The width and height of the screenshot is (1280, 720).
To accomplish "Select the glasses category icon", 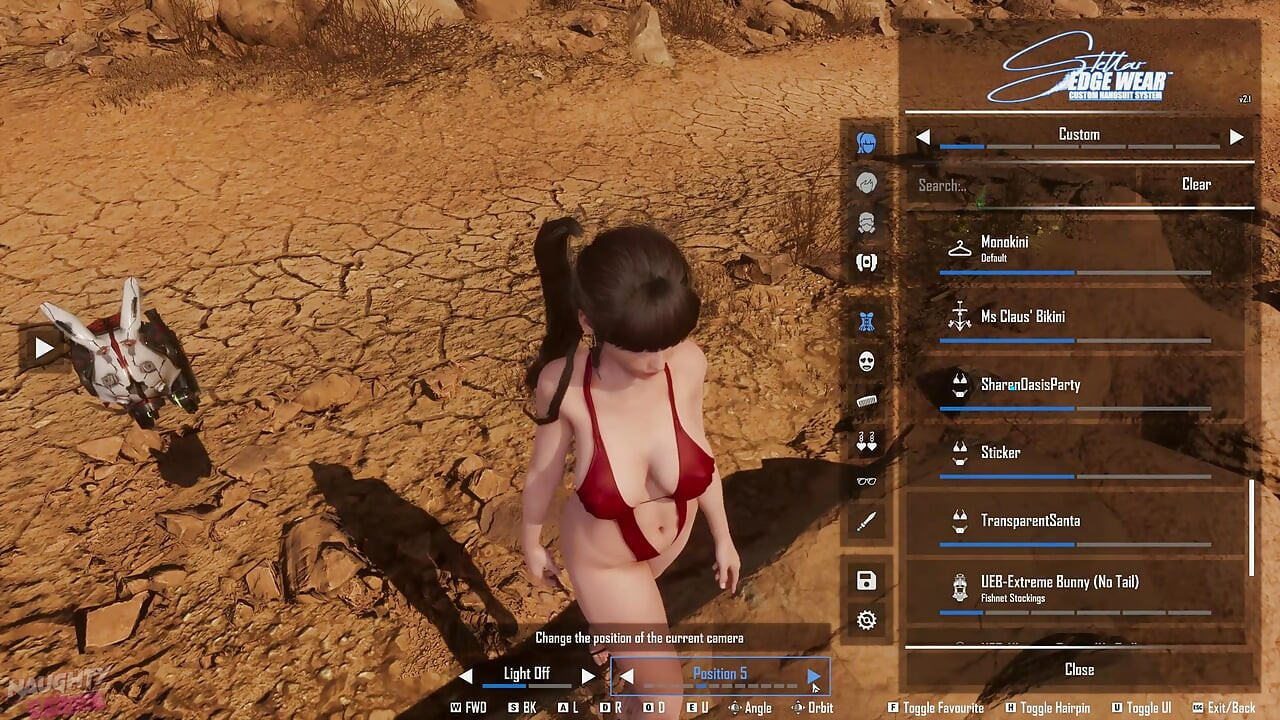I will pyautogui.click(x=867, y=481).
